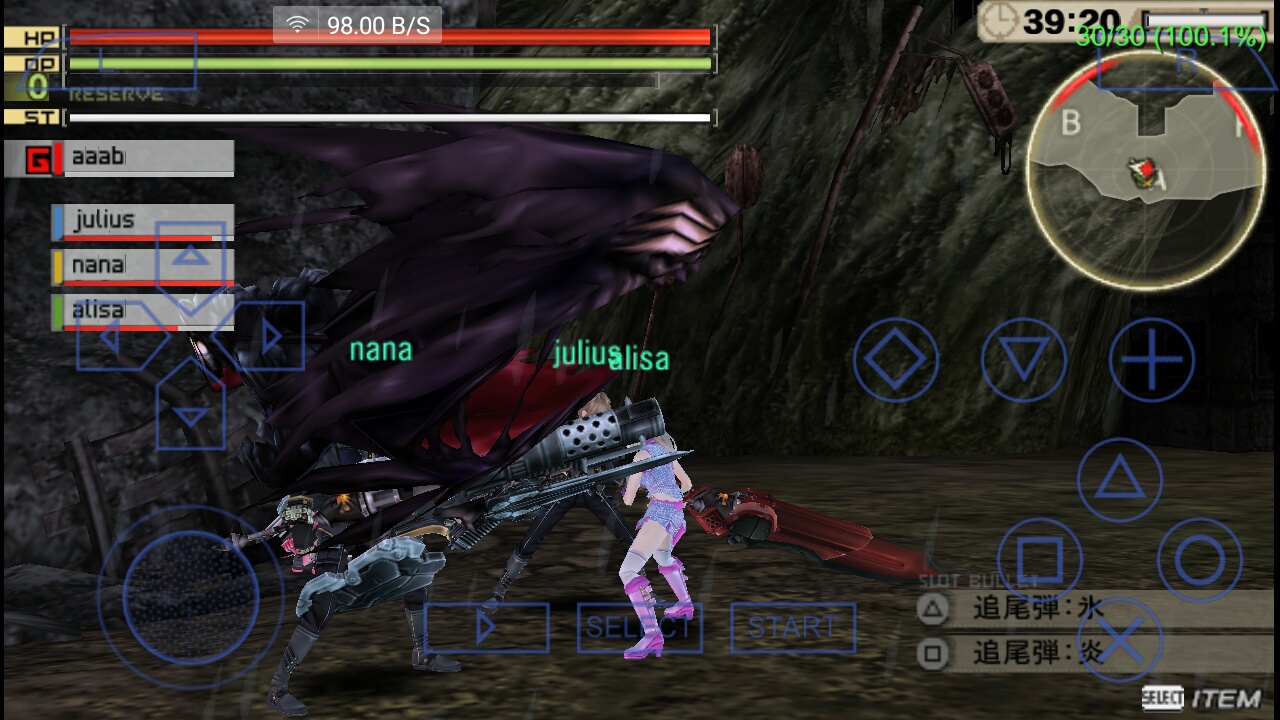Tap the on-screen circle action button
Screen dimensions: 1280x720
[x=1200, y=560]
